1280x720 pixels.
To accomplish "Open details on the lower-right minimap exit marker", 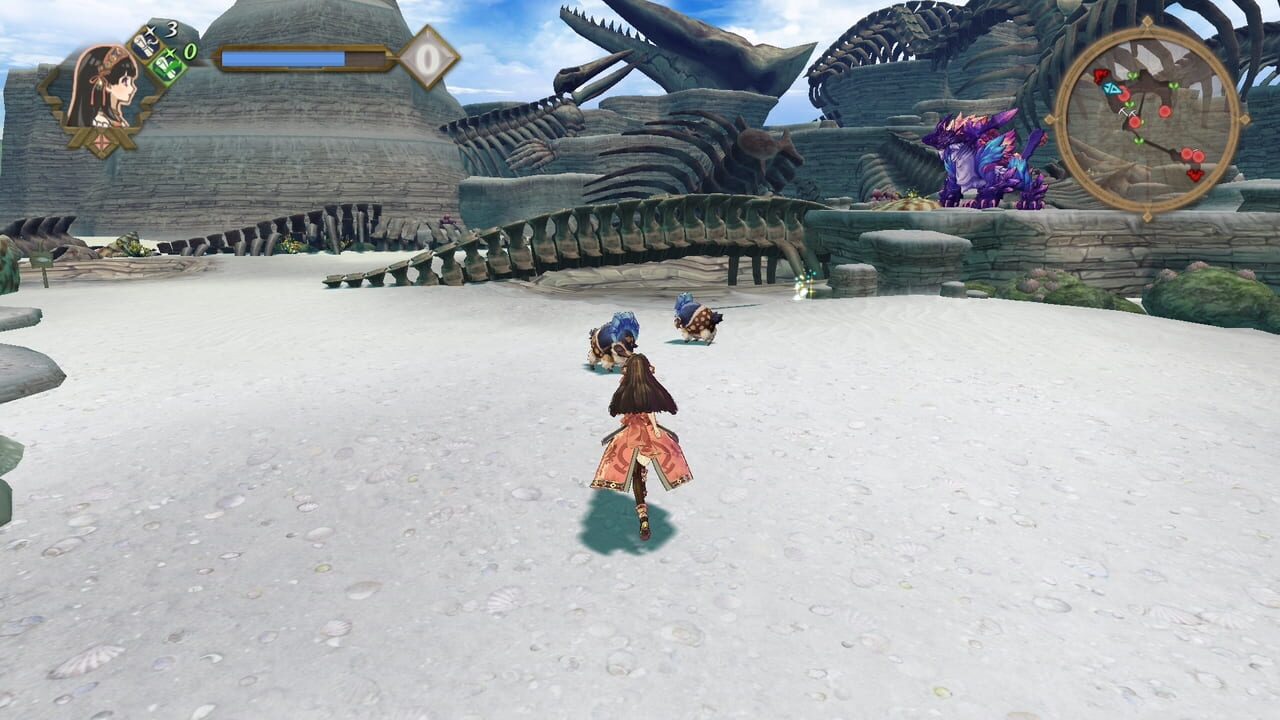I will point(1196,173).
